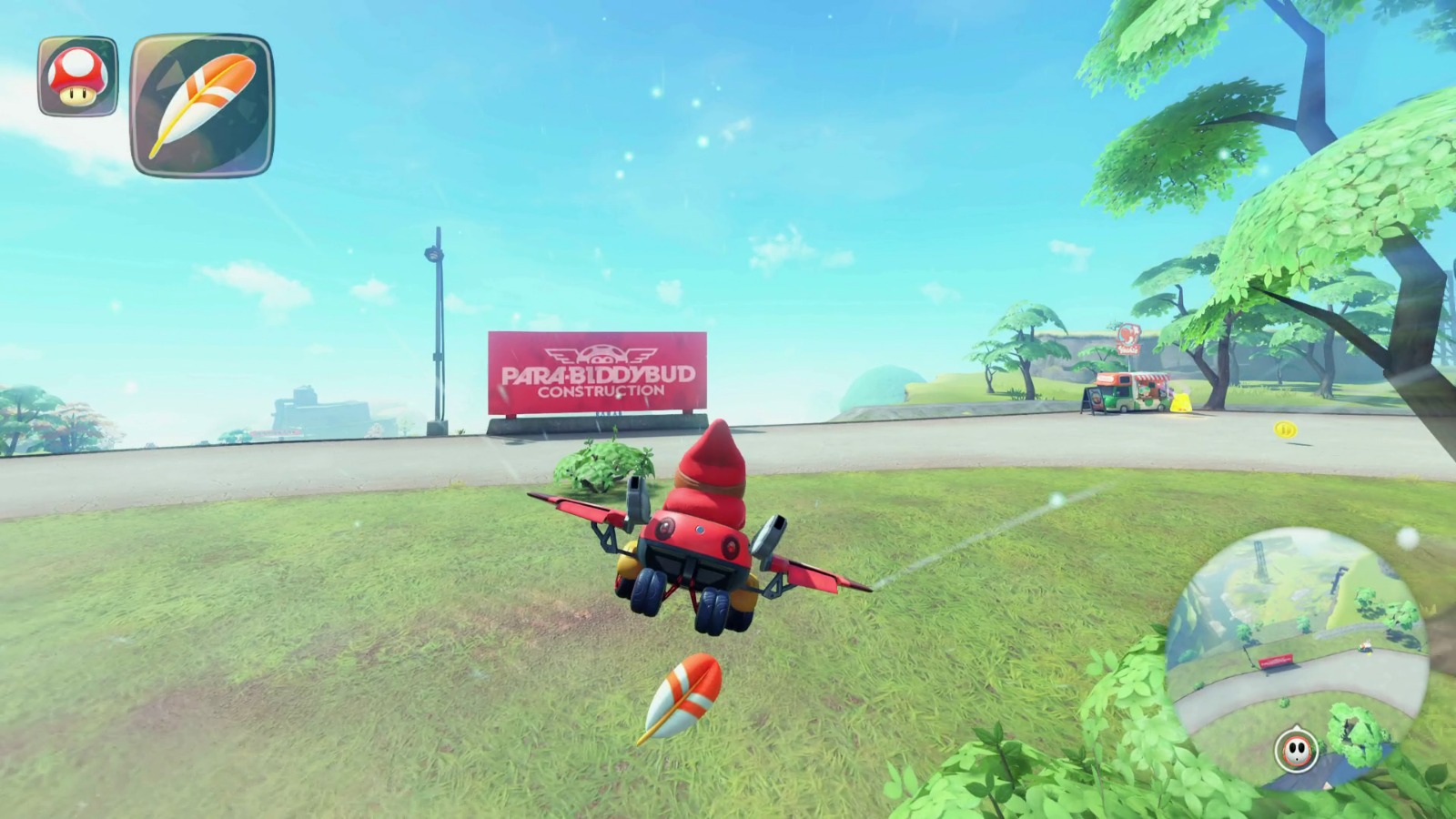Click the sandwich board menu beside the truck

coord(1094,400)
